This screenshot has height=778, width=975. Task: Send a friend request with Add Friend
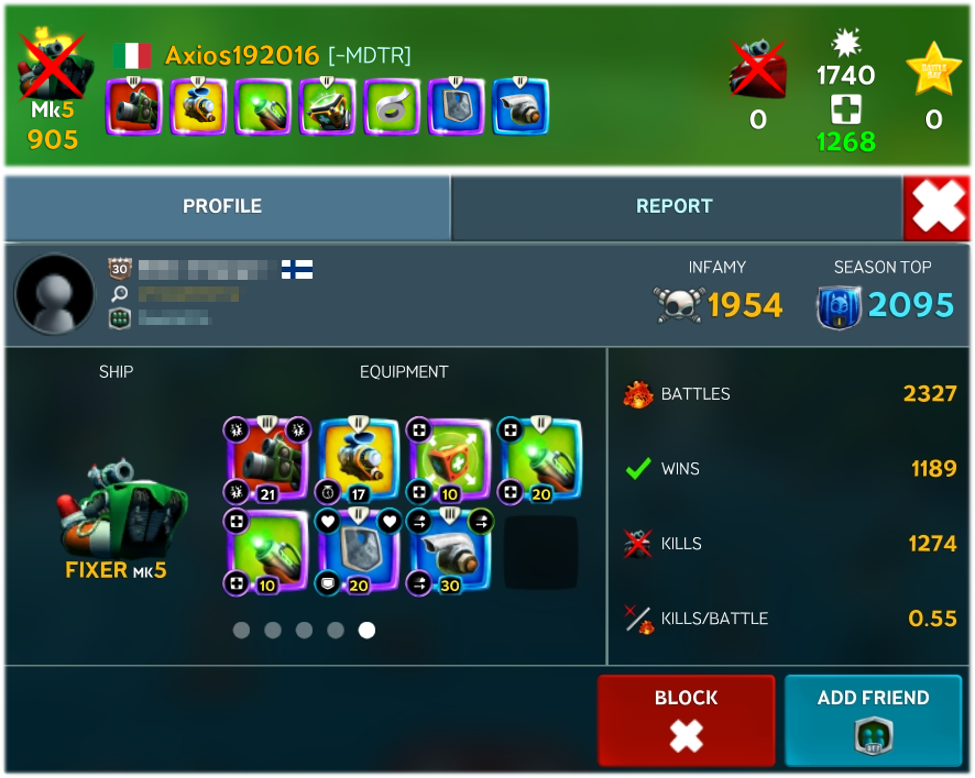point(873,719)
